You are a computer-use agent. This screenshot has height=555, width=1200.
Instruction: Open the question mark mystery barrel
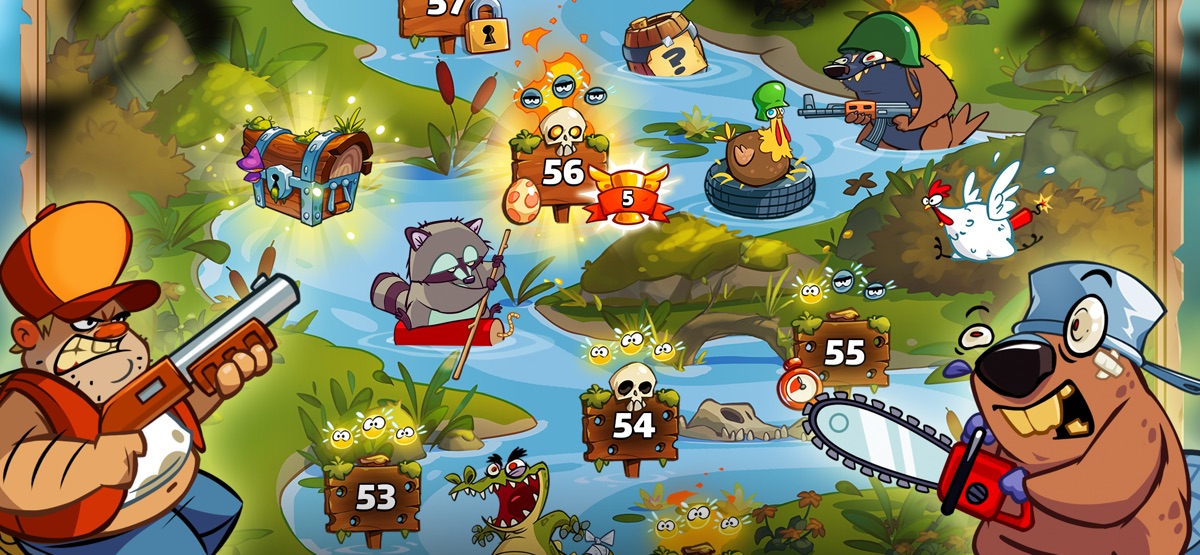tap(660, 47)
